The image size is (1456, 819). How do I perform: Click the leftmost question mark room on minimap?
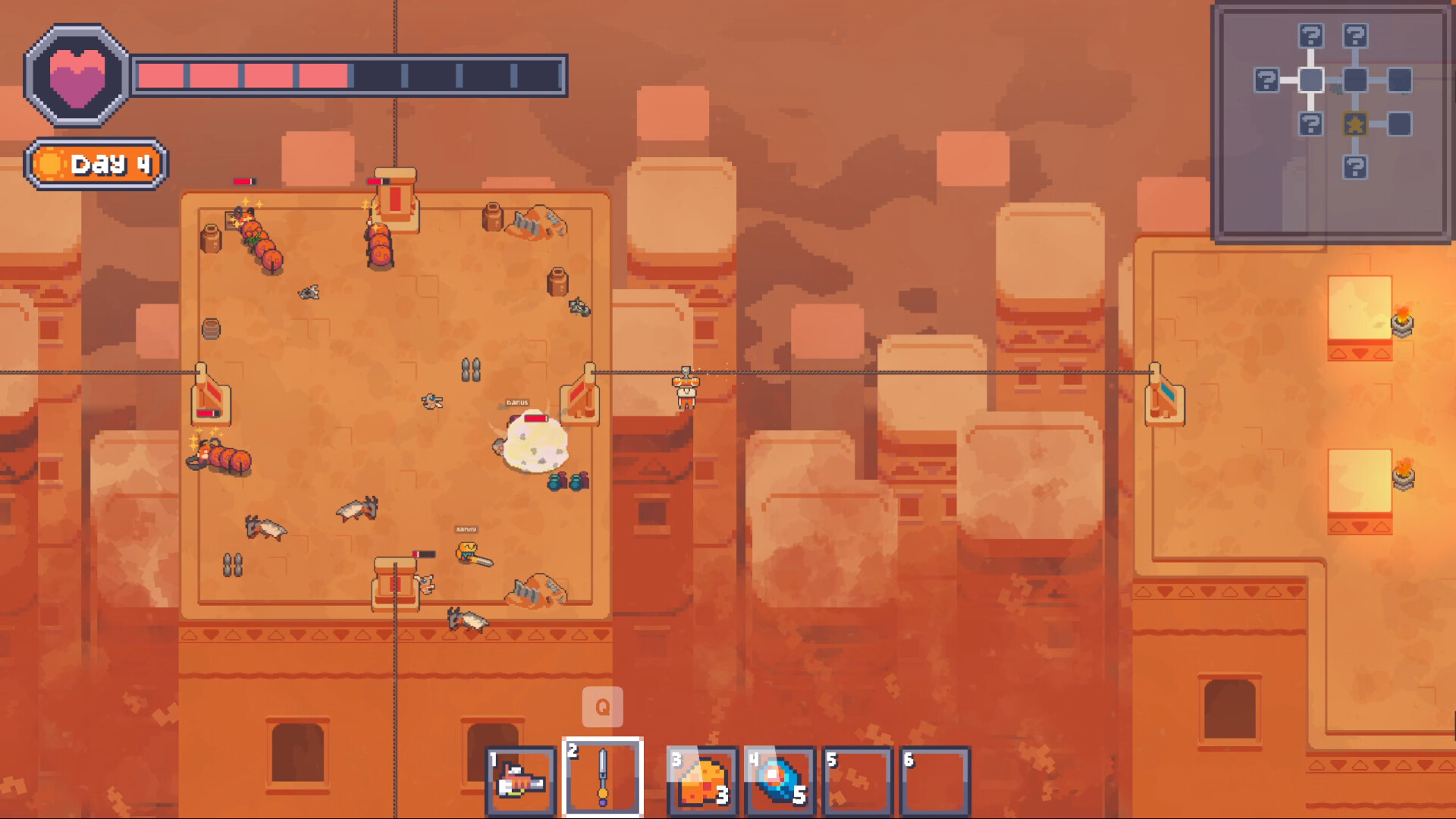tap(1266, 80)
